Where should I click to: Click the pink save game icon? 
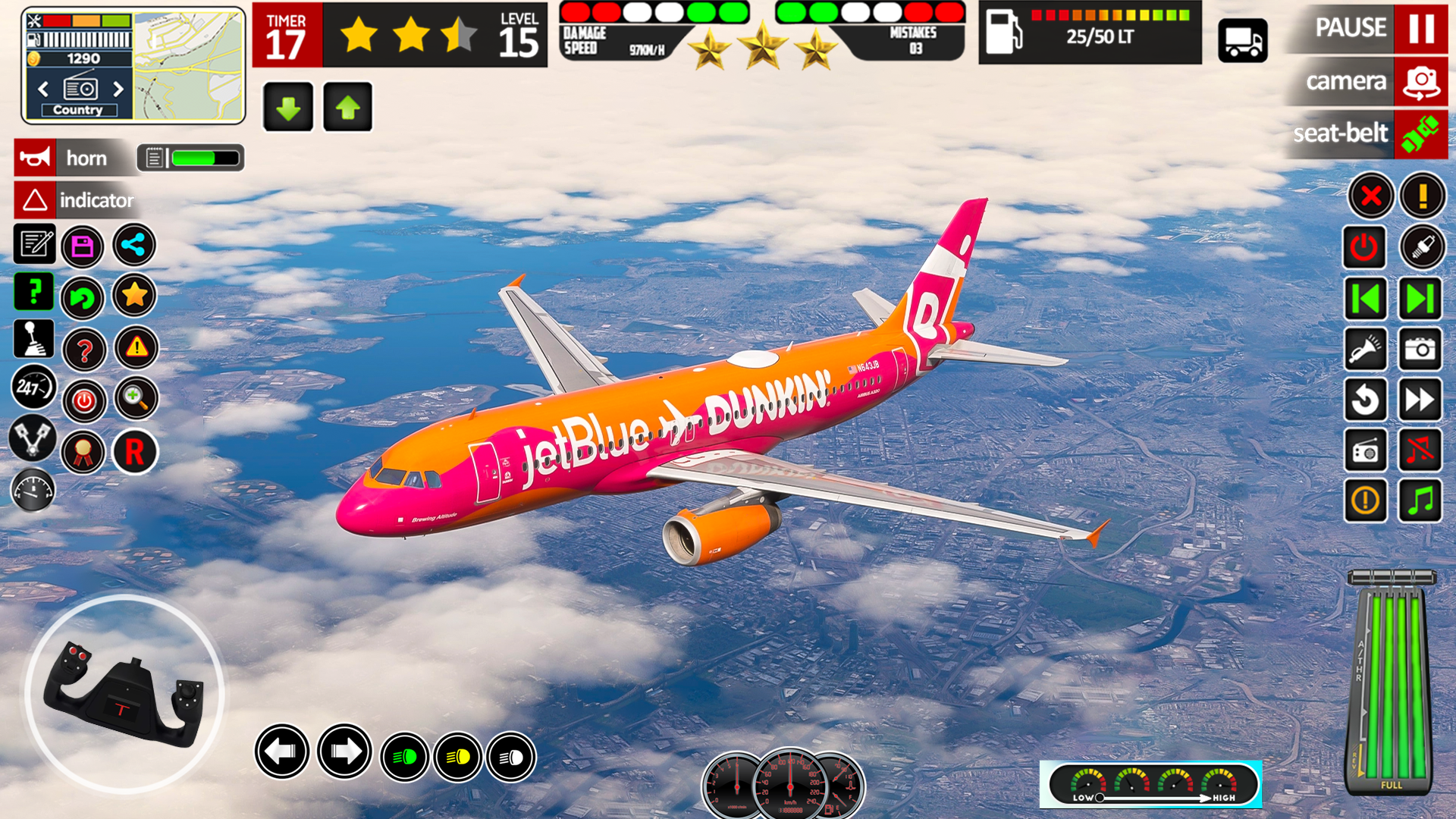83,246
